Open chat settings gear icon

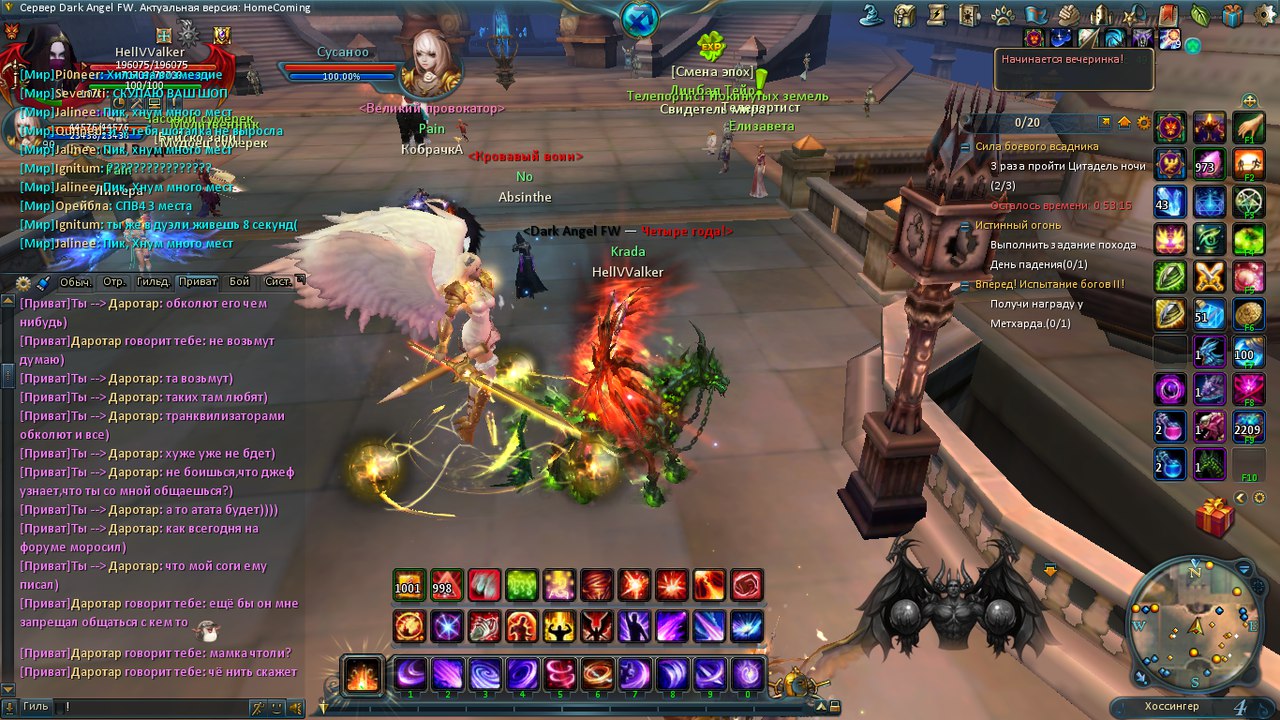pyautogui.click(x=23, y=283)
